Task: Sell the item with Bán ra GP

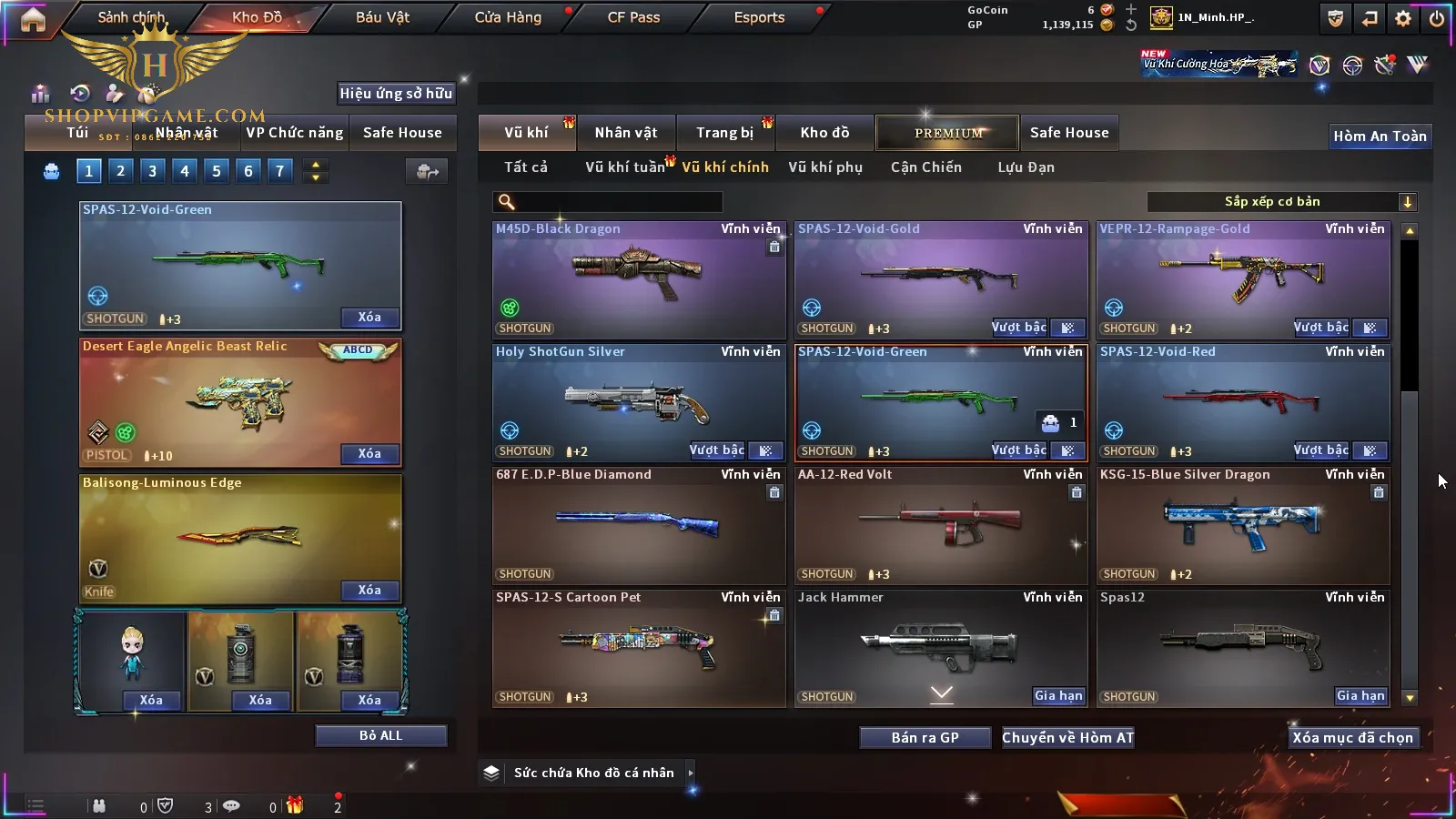Action: pyautogui.click(x=925, y=738)
